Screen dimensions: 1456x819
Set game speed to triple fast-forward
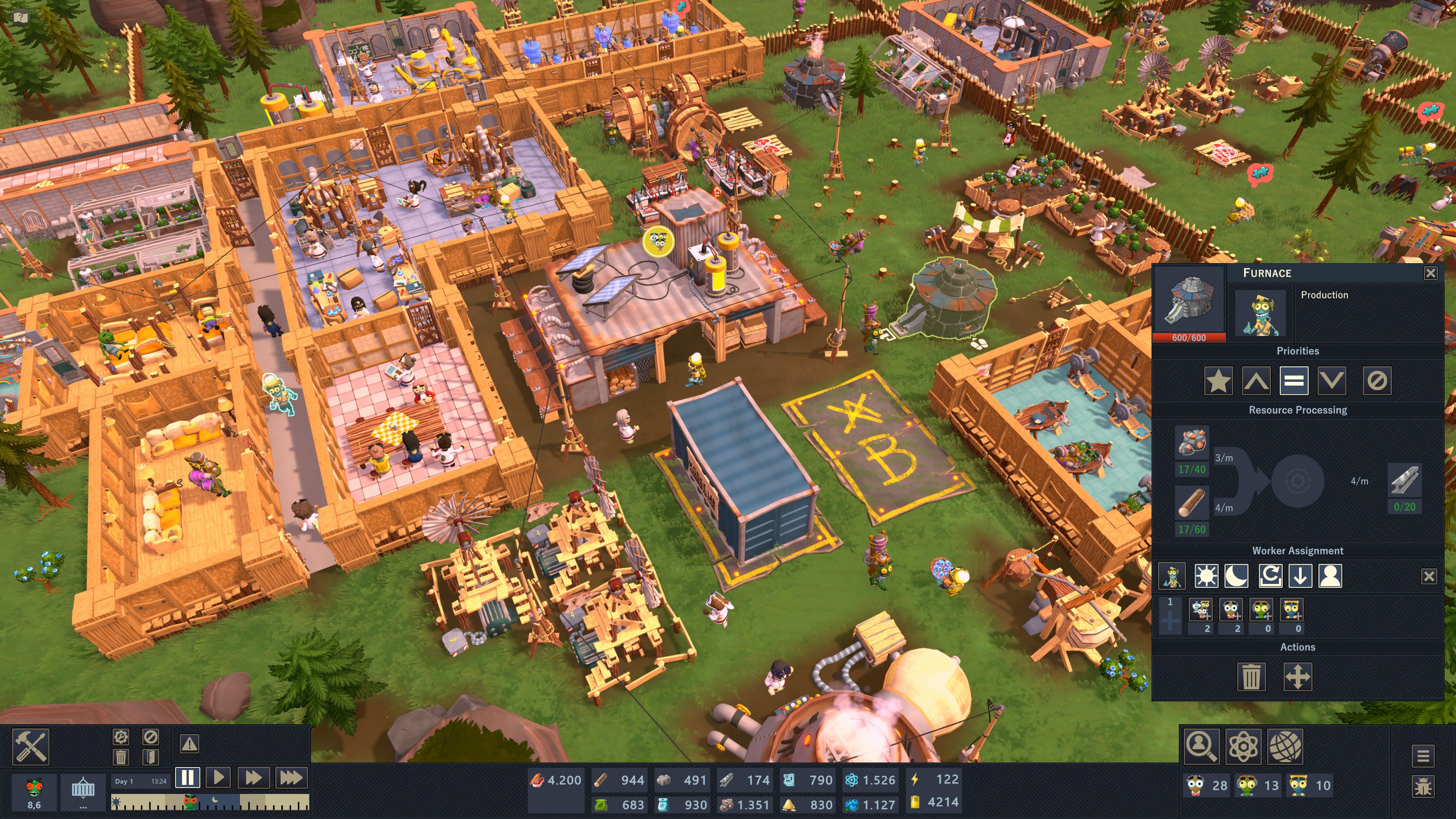click(291, 778)
